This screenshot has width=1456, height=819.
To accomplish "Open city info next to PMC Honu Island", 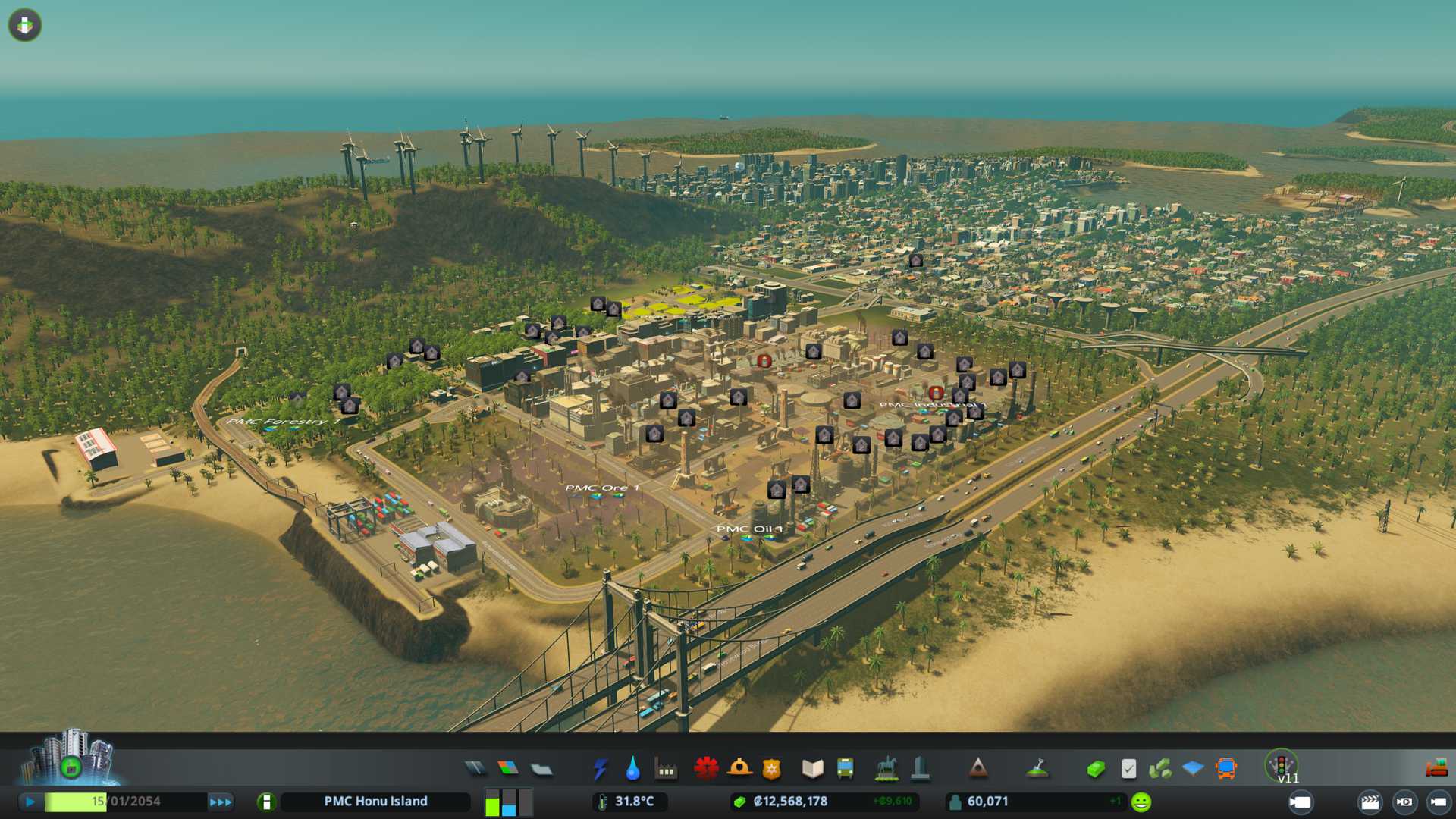I will 266,802.
